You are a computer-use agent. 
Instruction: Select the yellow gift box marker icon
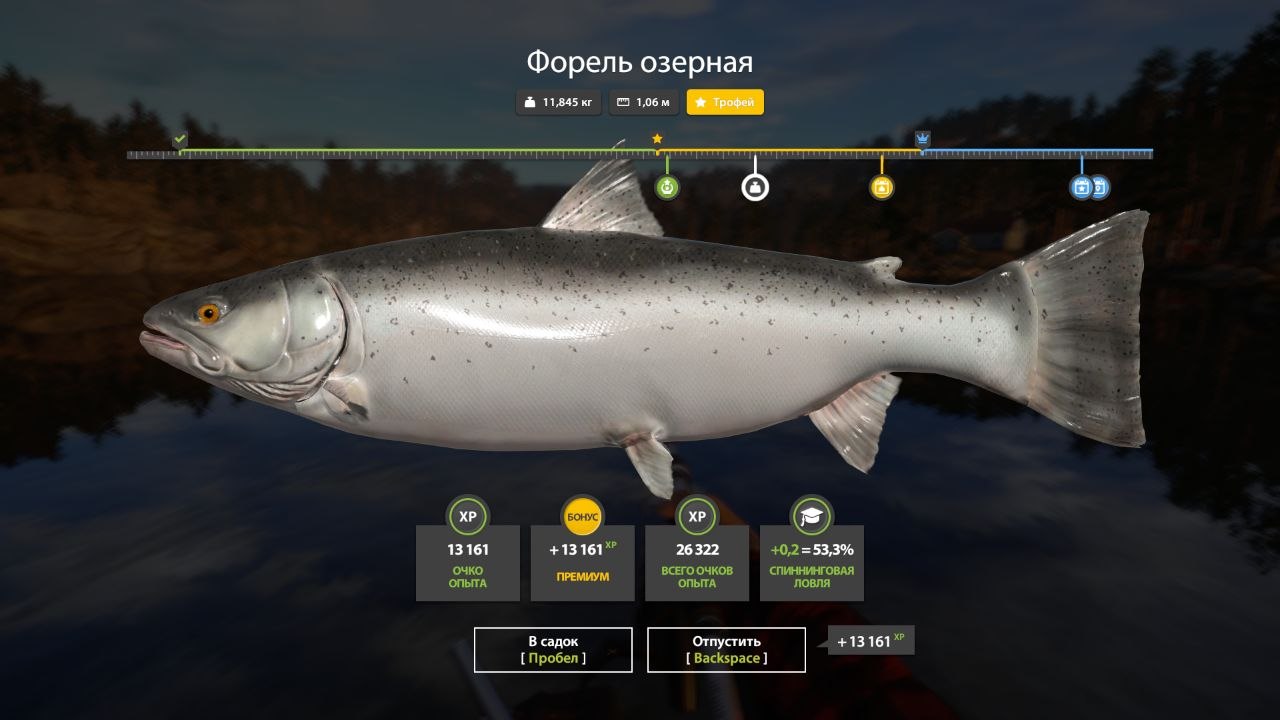(x=881, y=186)
